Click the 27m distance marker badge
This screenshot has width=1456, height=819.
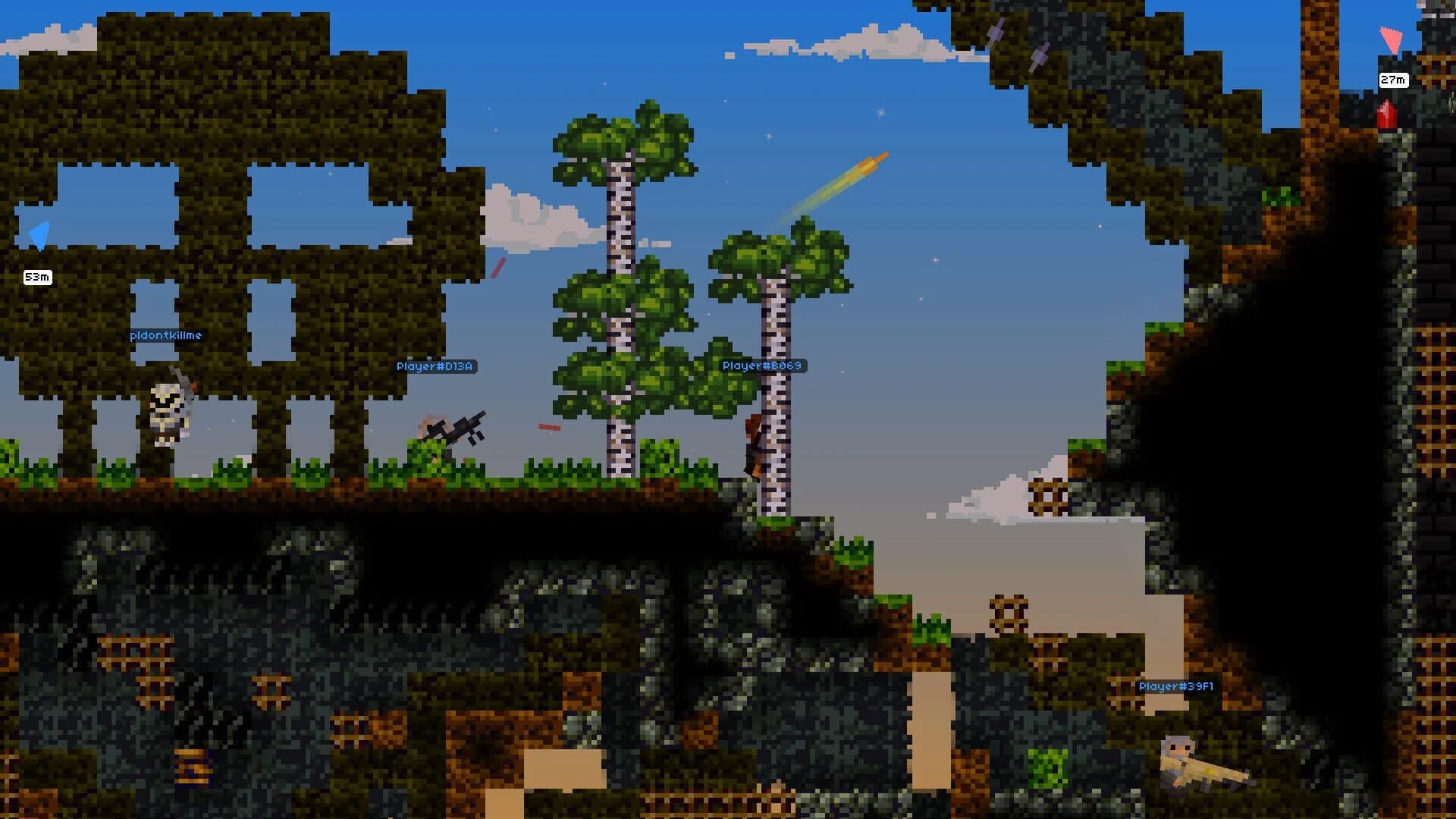pos(1394,80)
